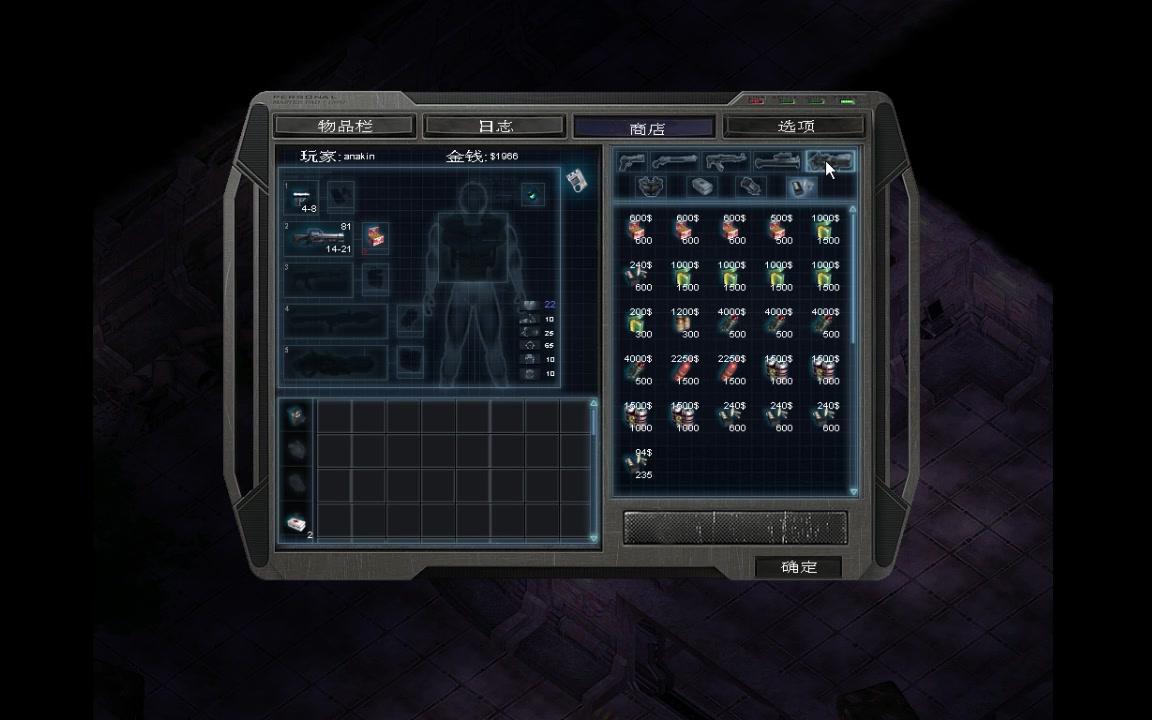The image size is (1152, 720).
Task: Buy the 94$ ammo item
Action: 640,463
